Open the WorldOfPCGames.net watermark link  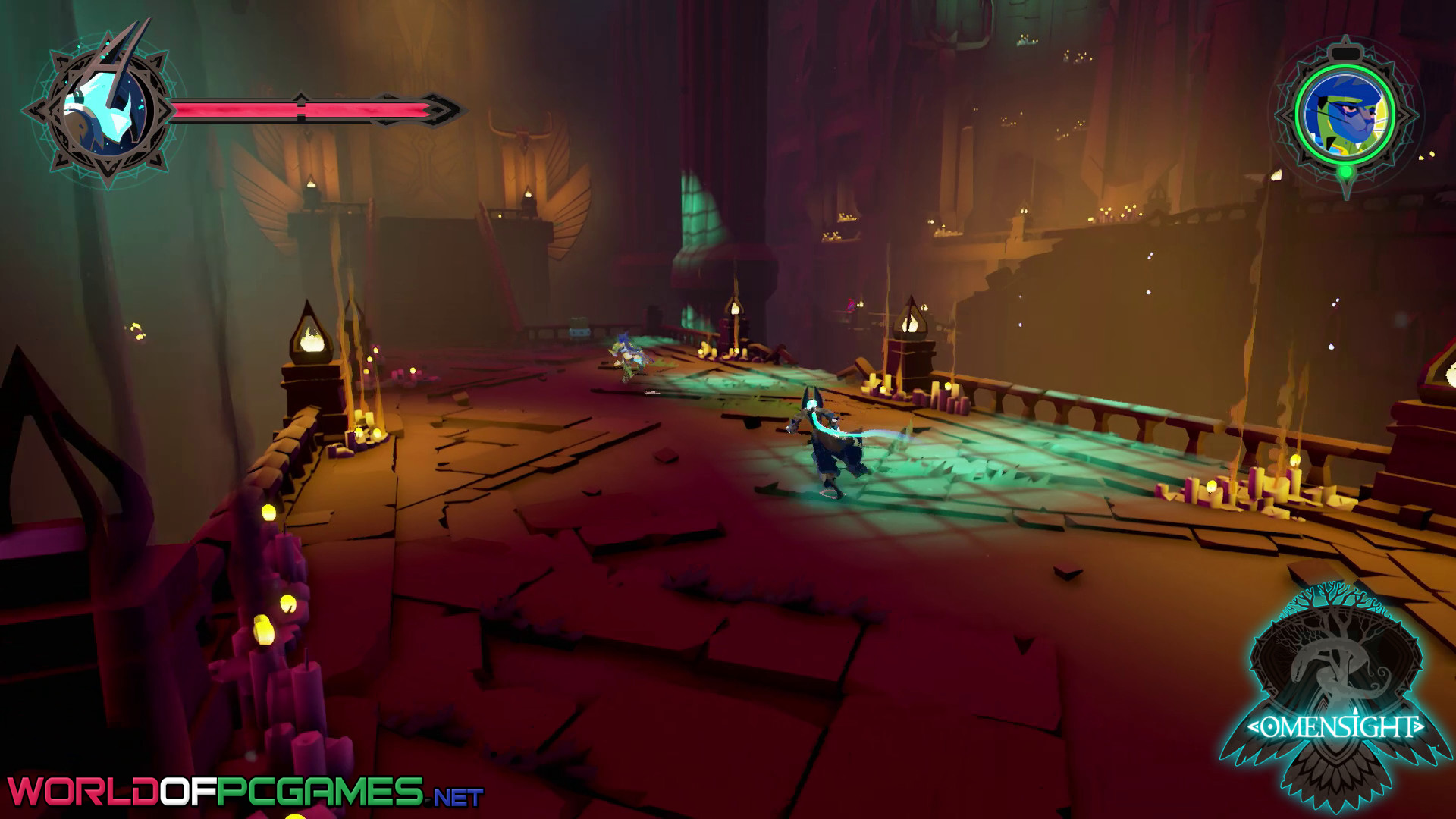tap(244, 792)
